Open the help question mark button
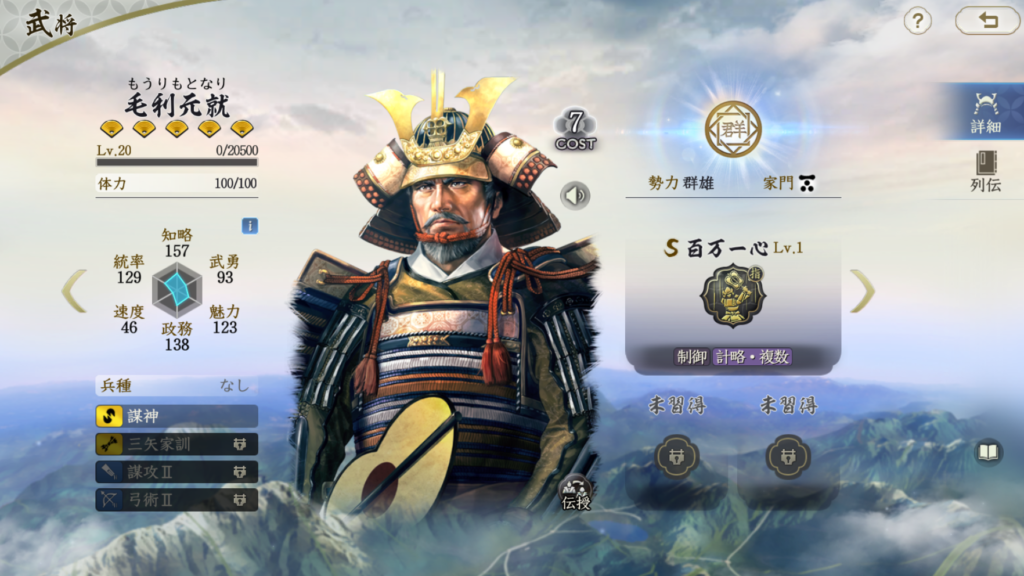Image resolution: width=1024 pixels, height=576 pixels. tap(917, 21)
